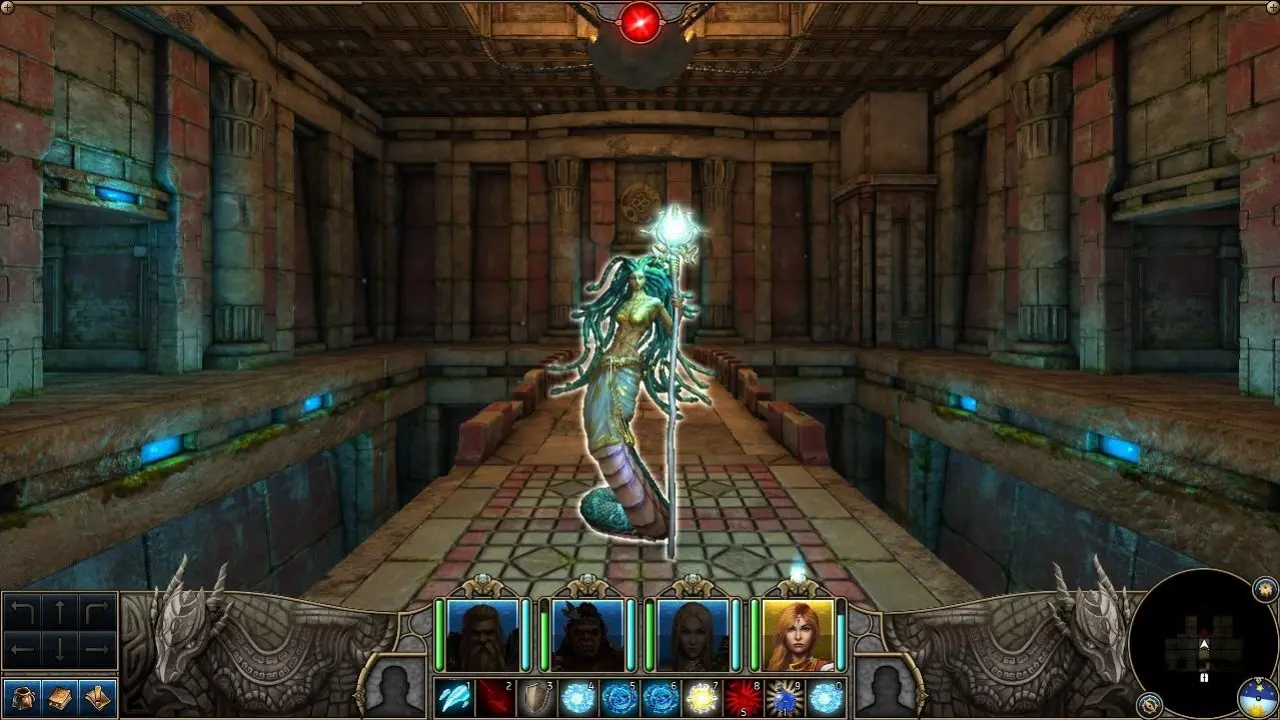Select the blonde mage portrait on the right
The width and height of the screenshot is (1280, 720).
pyautogui.click(x=798, y=634)
